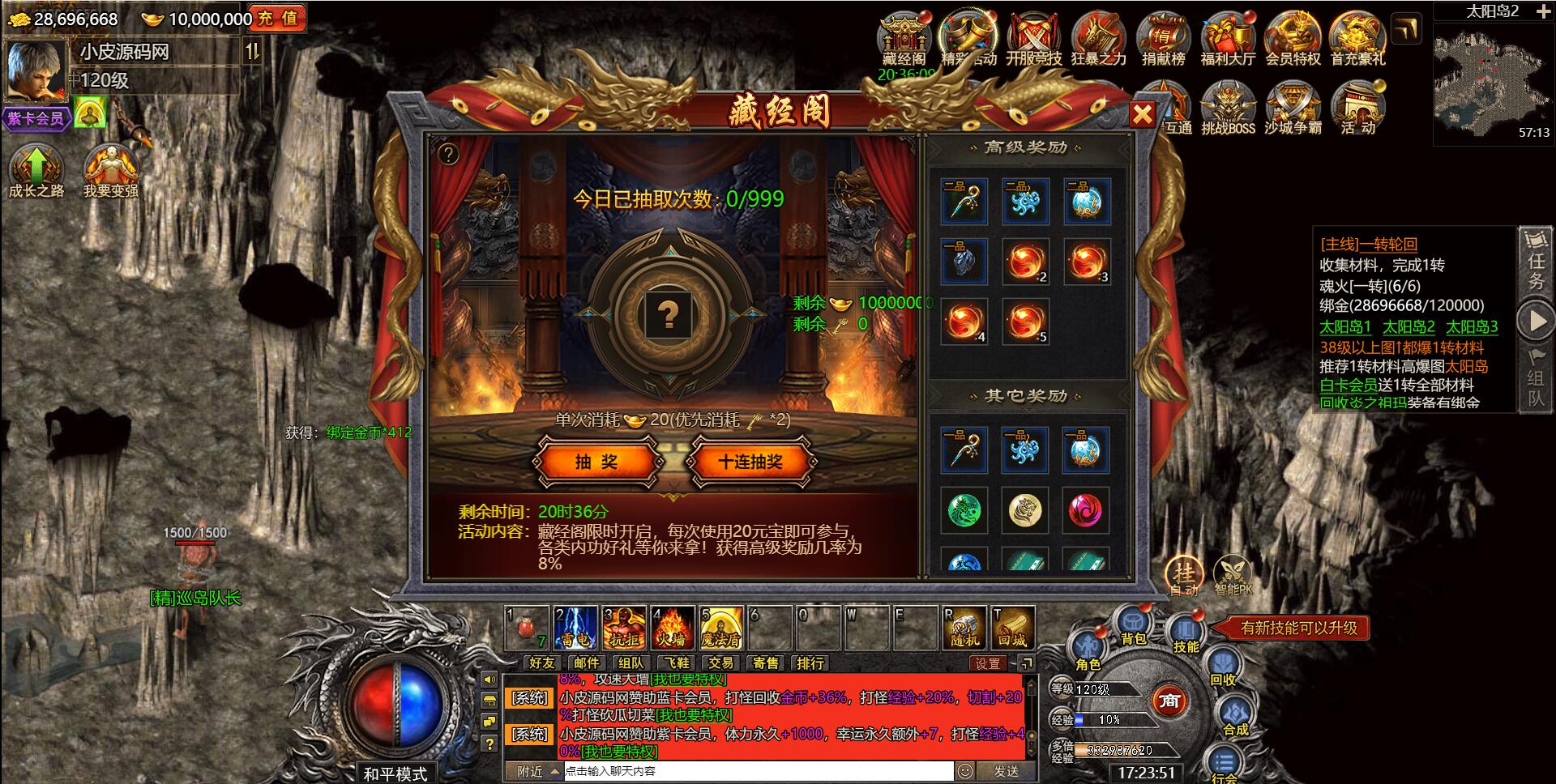Use the 回城 return scroll slot

[1012, 628]
